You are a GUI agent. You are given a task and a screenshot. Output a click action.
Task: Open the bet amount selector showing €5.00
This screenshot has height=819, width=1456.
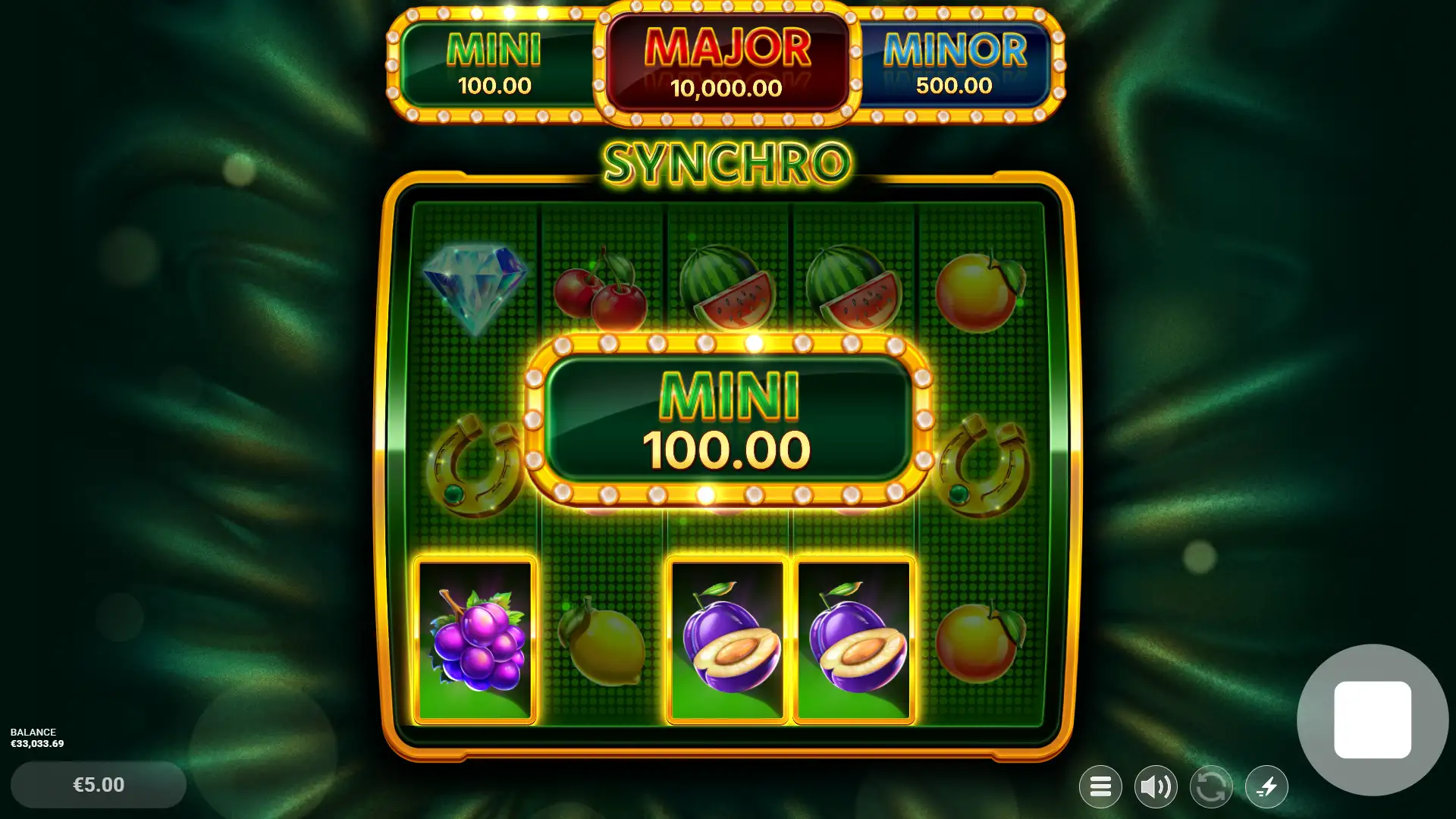click(x=97, y=785)
